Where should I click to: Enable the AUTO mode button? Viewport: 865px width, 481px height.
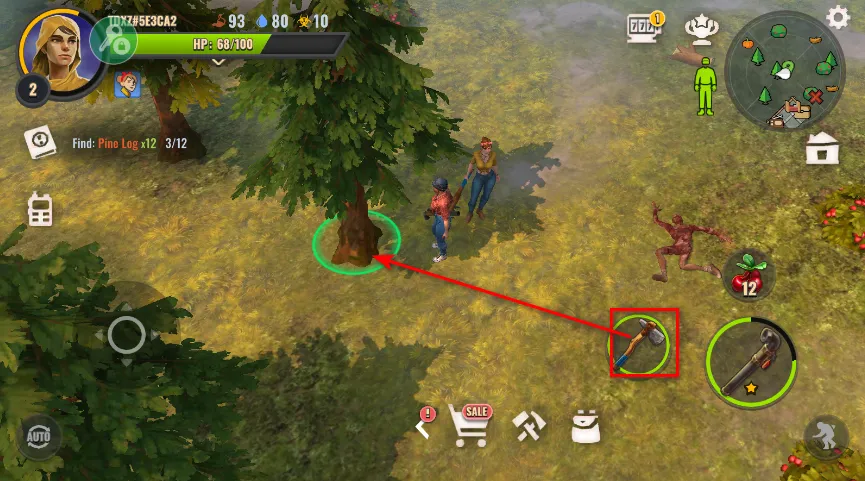(x=39, y=436)
